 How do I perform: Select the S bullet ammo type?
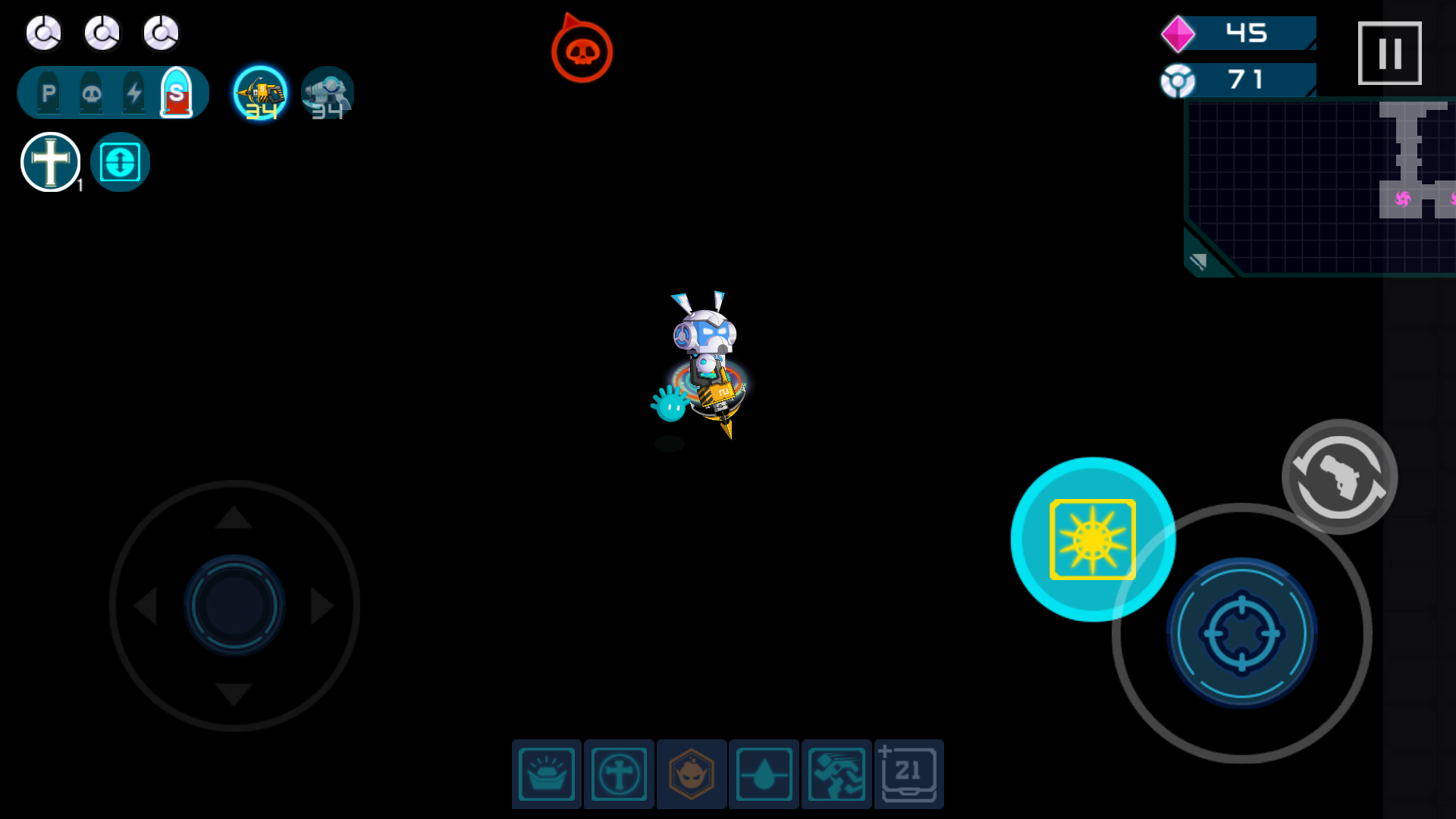(x=176, y=92)
